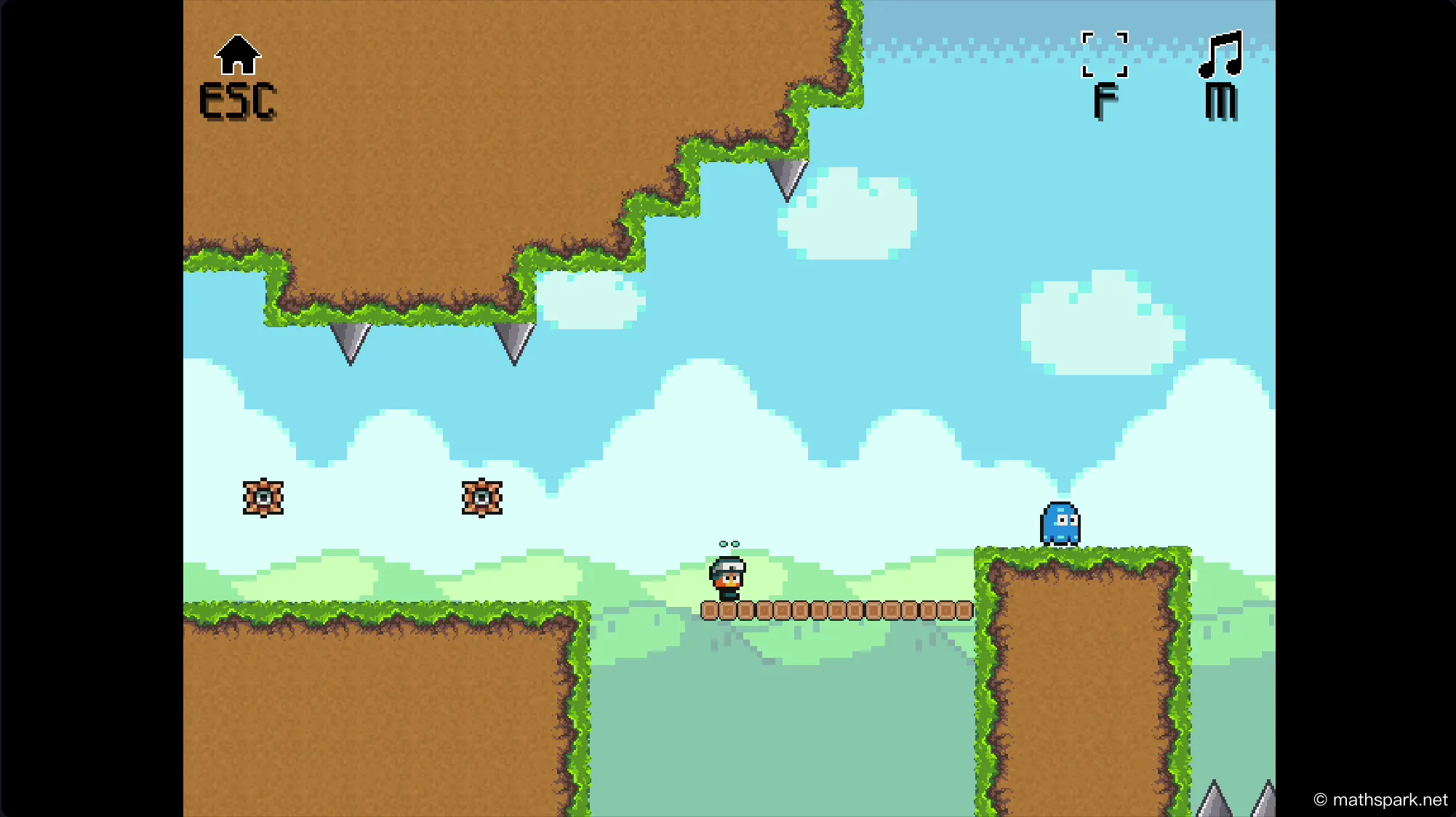Image resolution: width=1456 pixels, height=817 pixels.
Task: Click the wooden bridge platform
Action: click(836, 611)
